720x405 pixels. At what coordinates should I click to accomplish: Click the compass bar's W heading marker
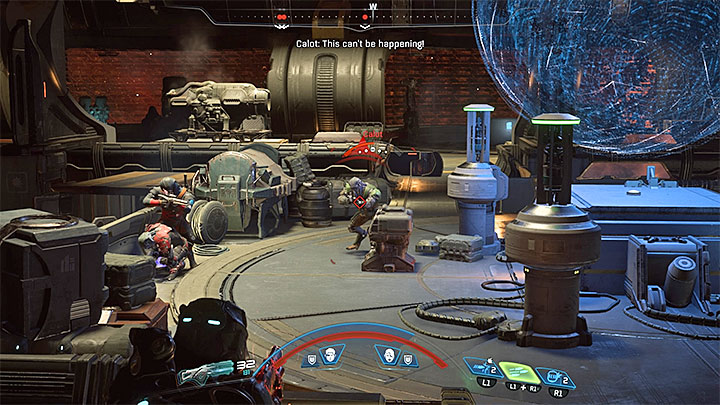372,6
